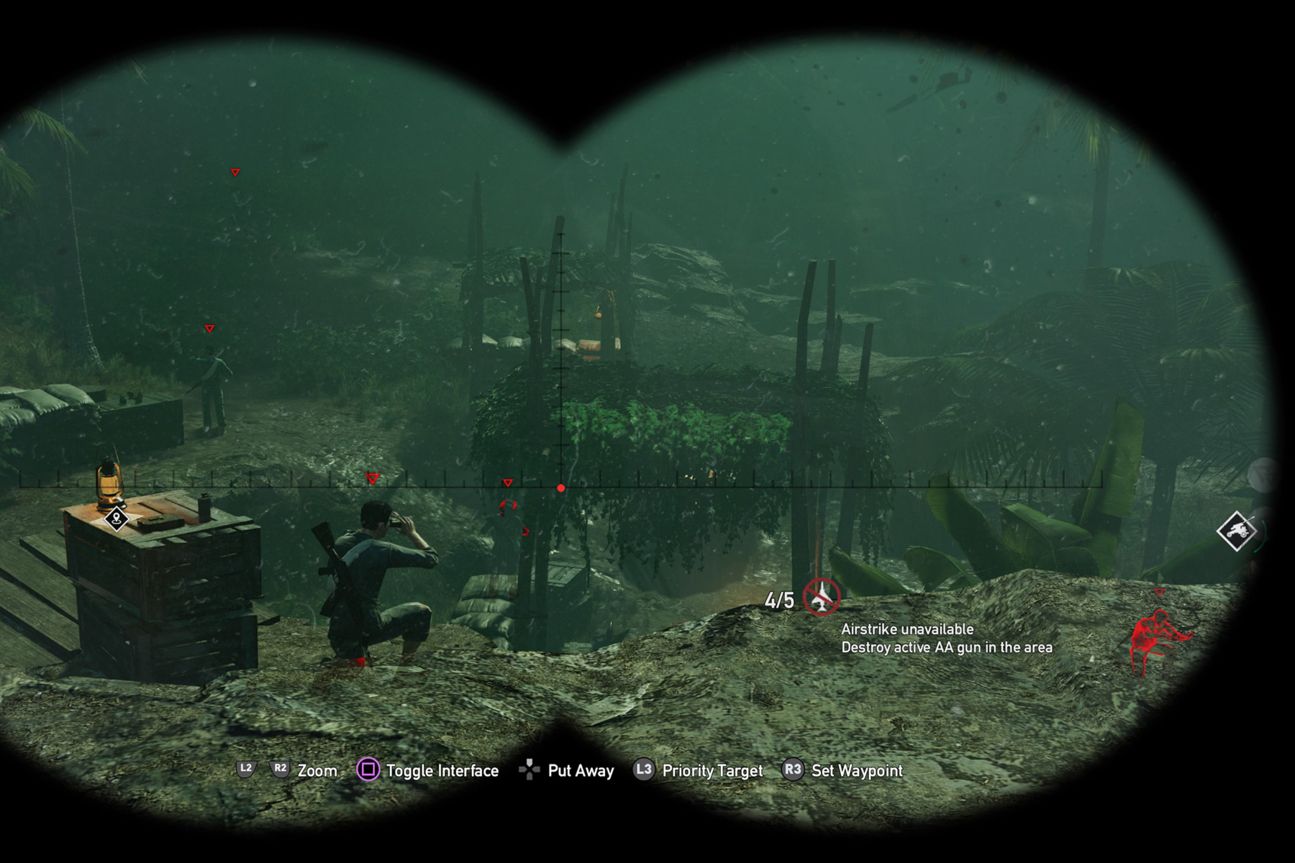Click the map pin diamond marker
Viewport: 1295px width, 863px height.
click(116, 517)
